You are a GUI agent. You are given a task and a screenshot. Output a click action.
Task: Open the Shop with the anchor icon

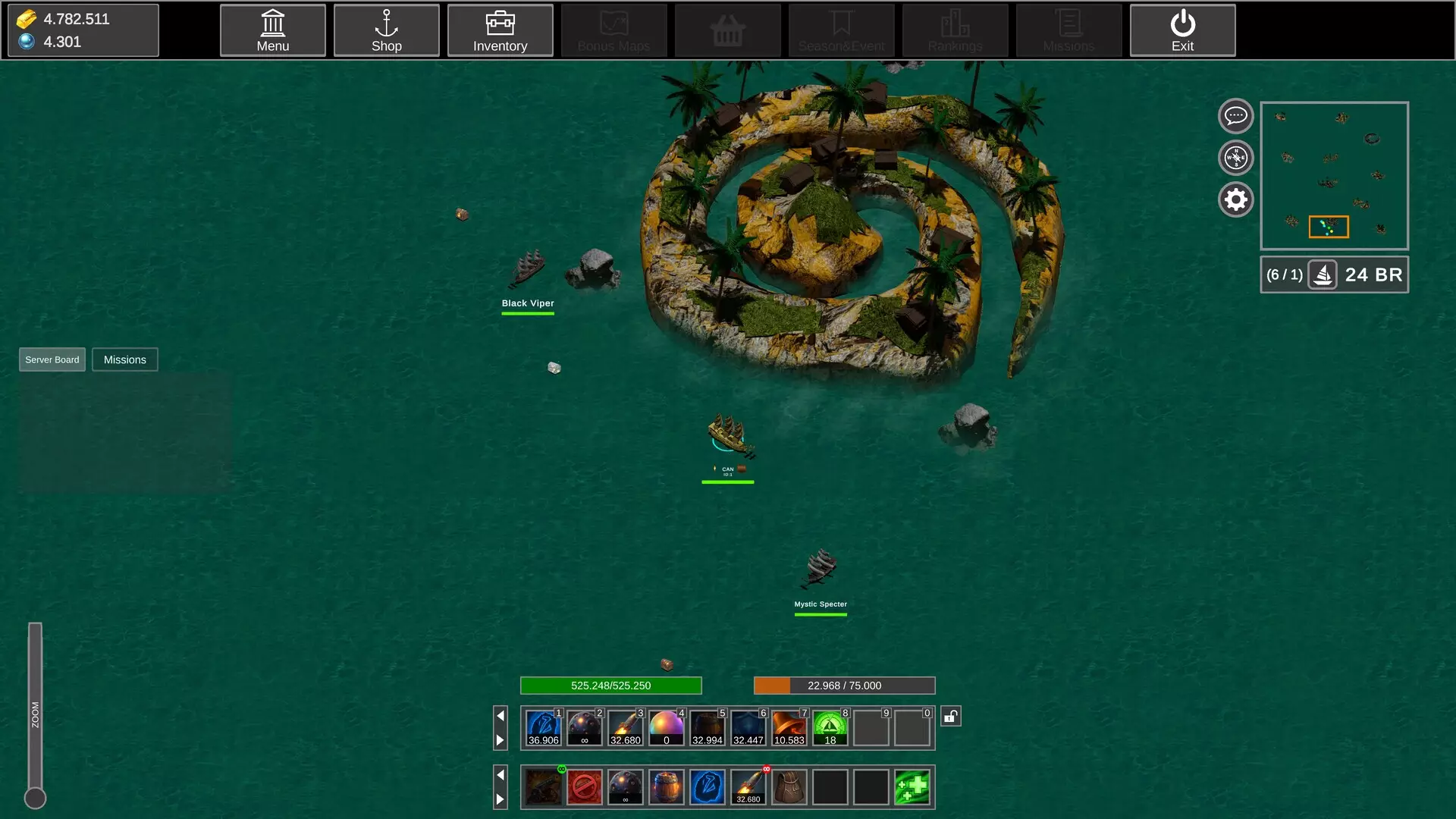(386, 30)
